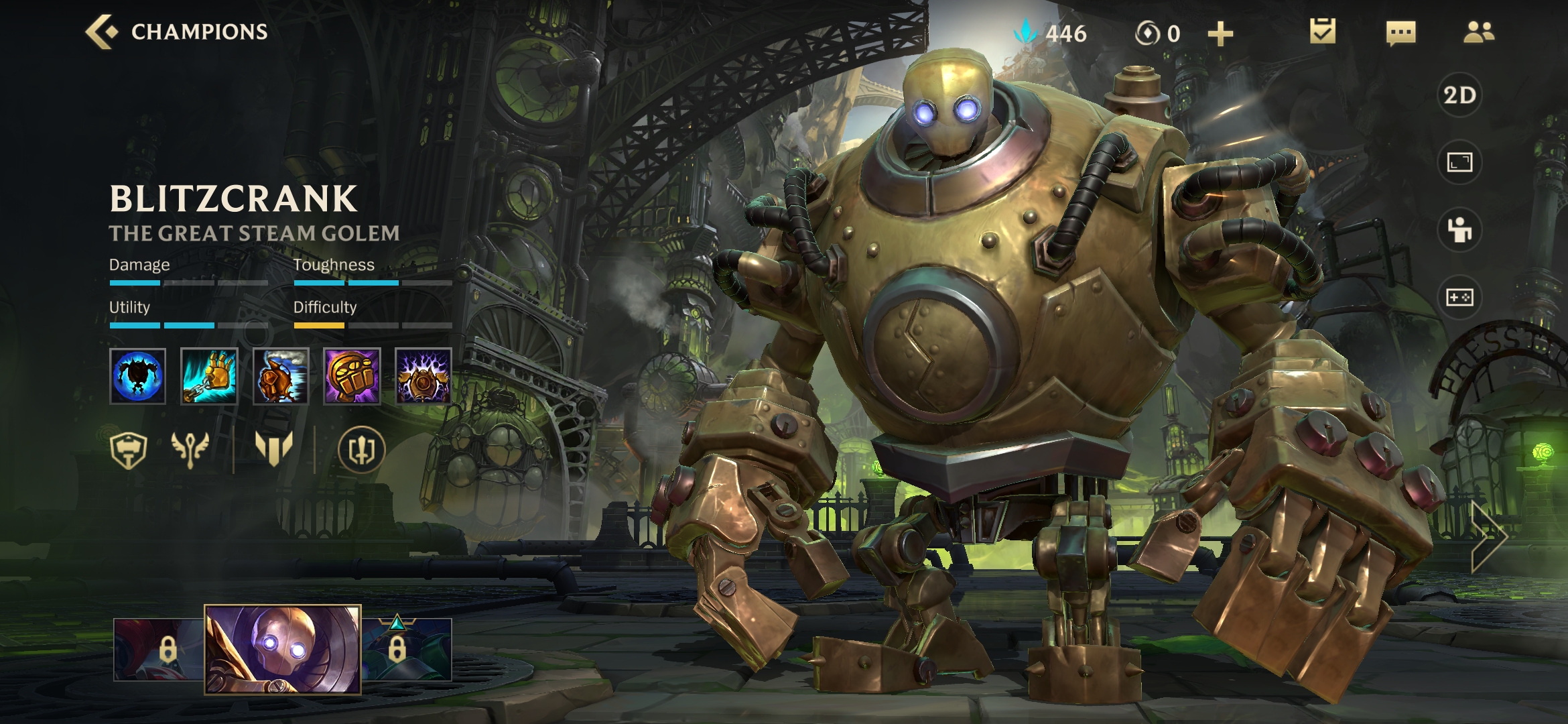View Blitzcrank's passive ability icon

tap(137, 376)
